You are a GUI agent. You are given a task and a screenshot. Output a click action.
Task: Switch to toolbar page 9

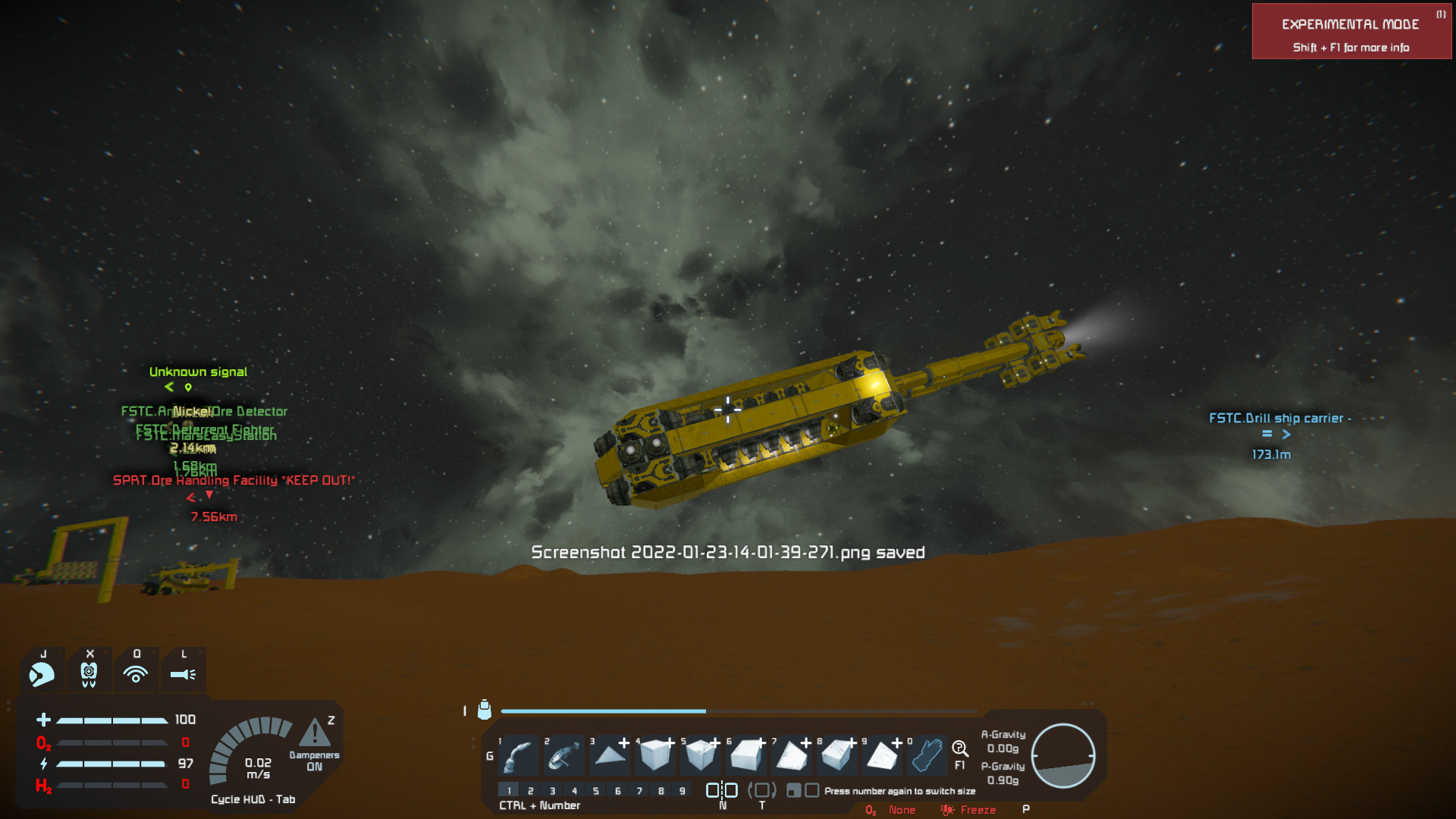pos(682,790)
